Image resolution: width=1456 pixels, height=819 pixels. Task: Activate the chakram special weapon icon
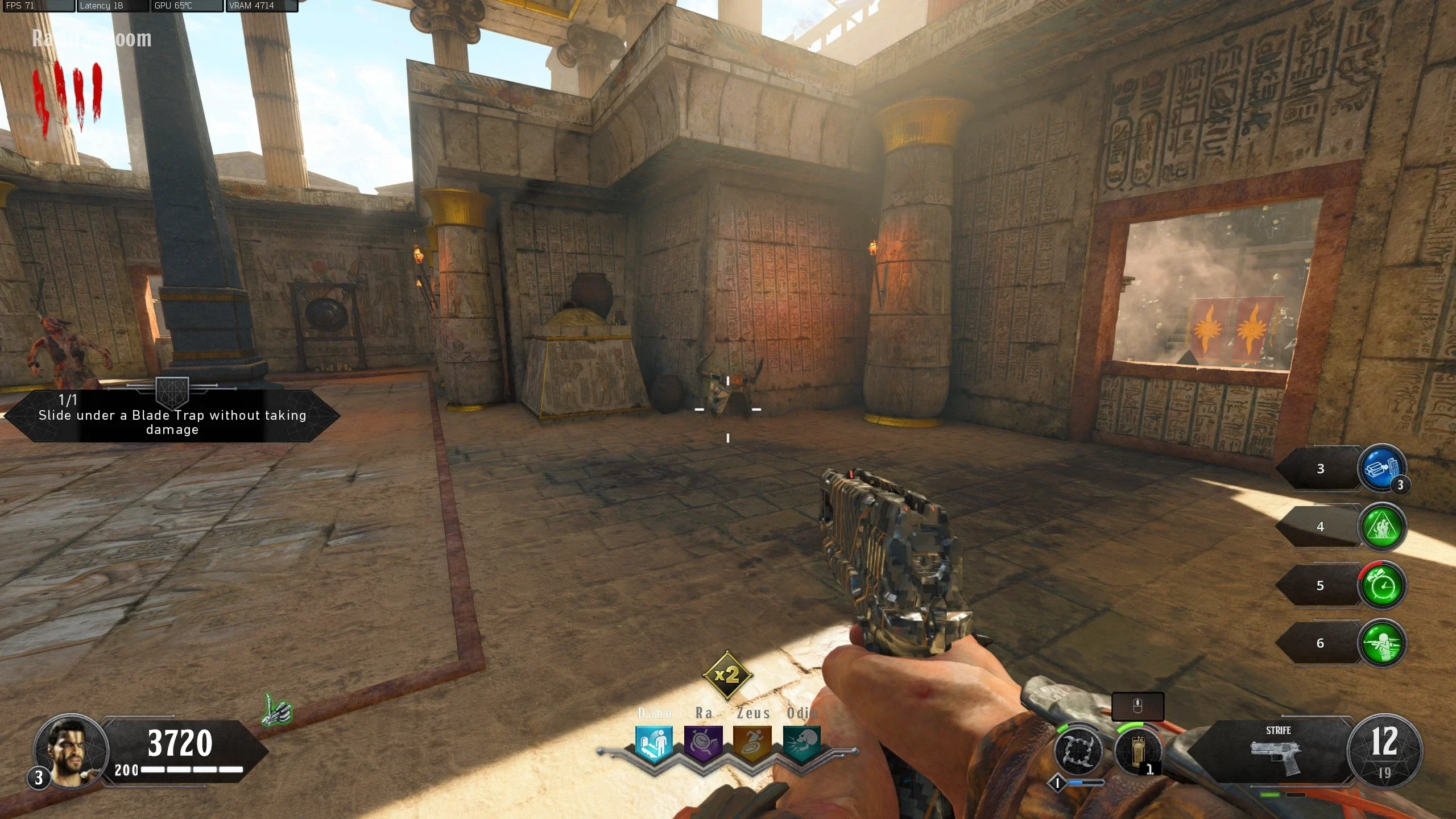1078,751
